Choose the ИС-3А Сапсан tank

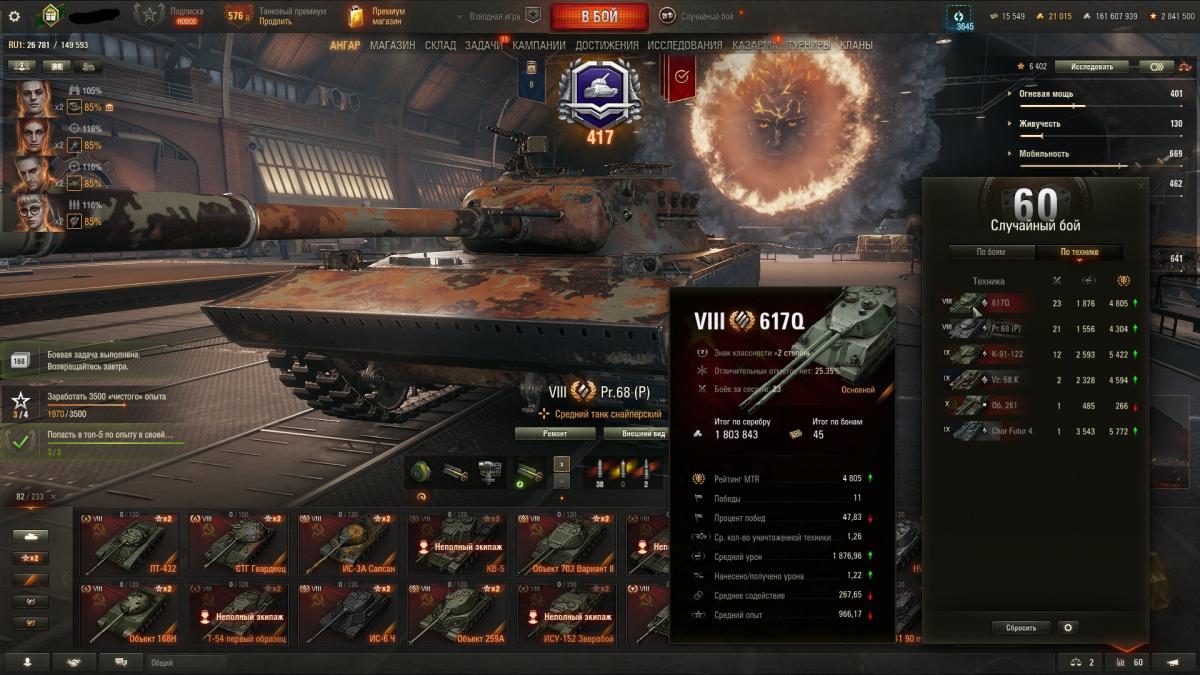[x=346, y=545]
